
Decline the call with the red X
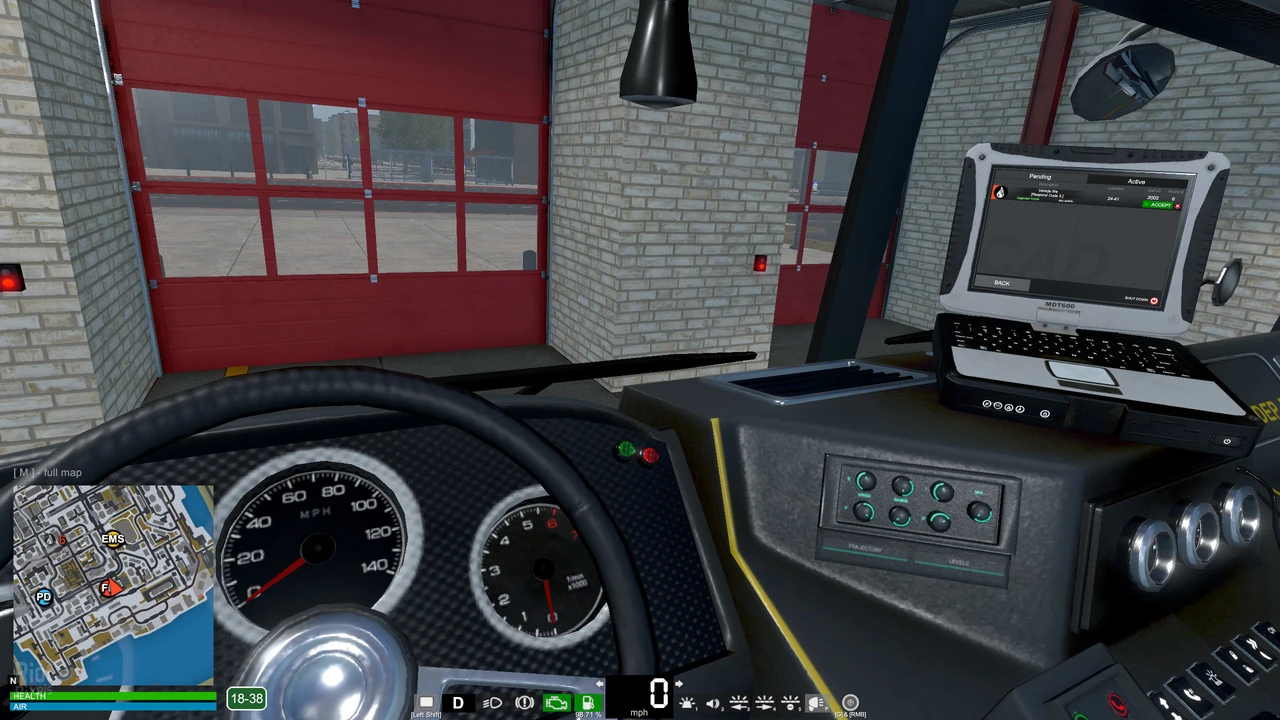coord(1177,206)
